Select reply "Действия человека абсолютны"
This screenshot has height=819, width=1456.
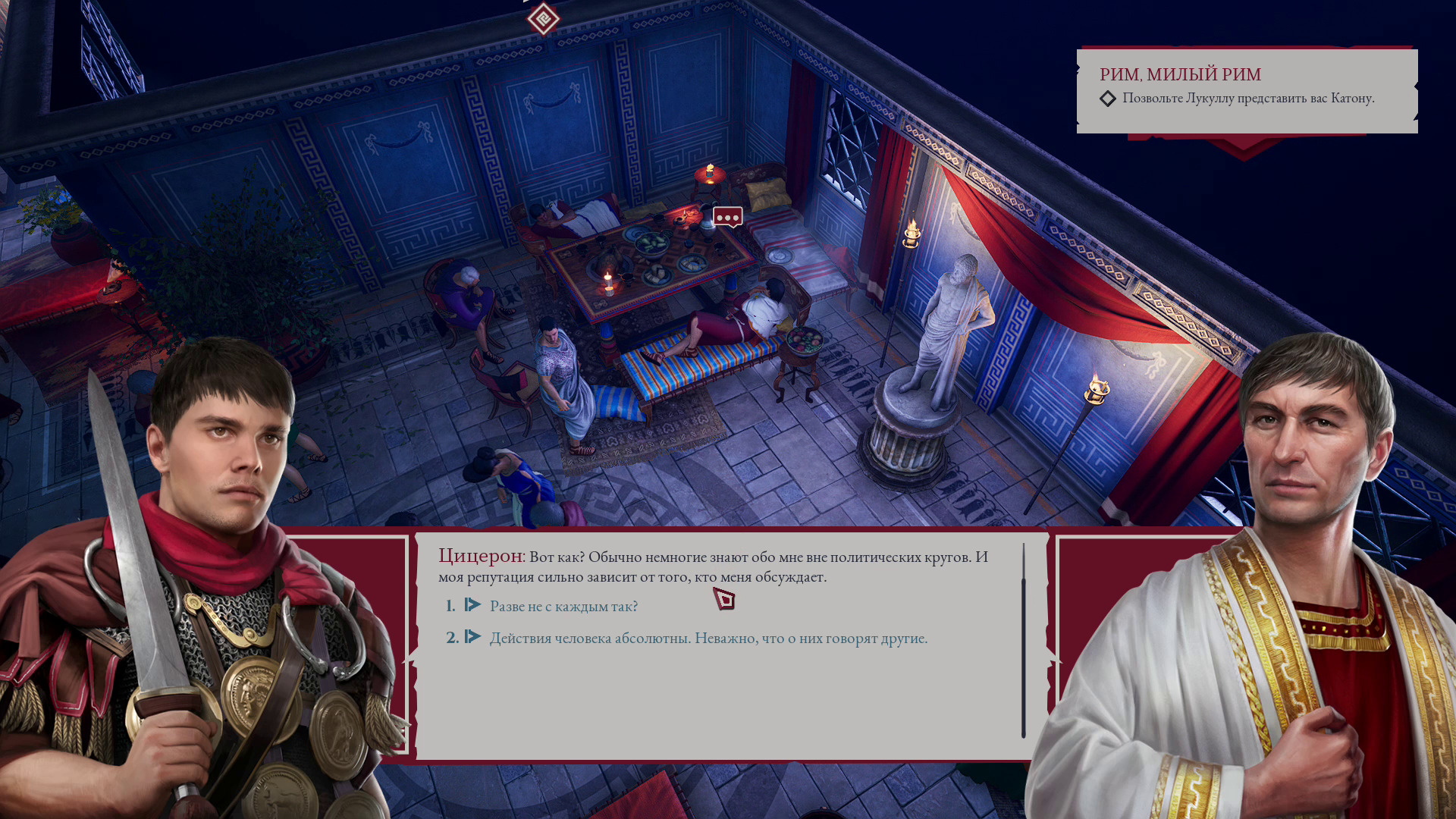(x=708, y=638)
